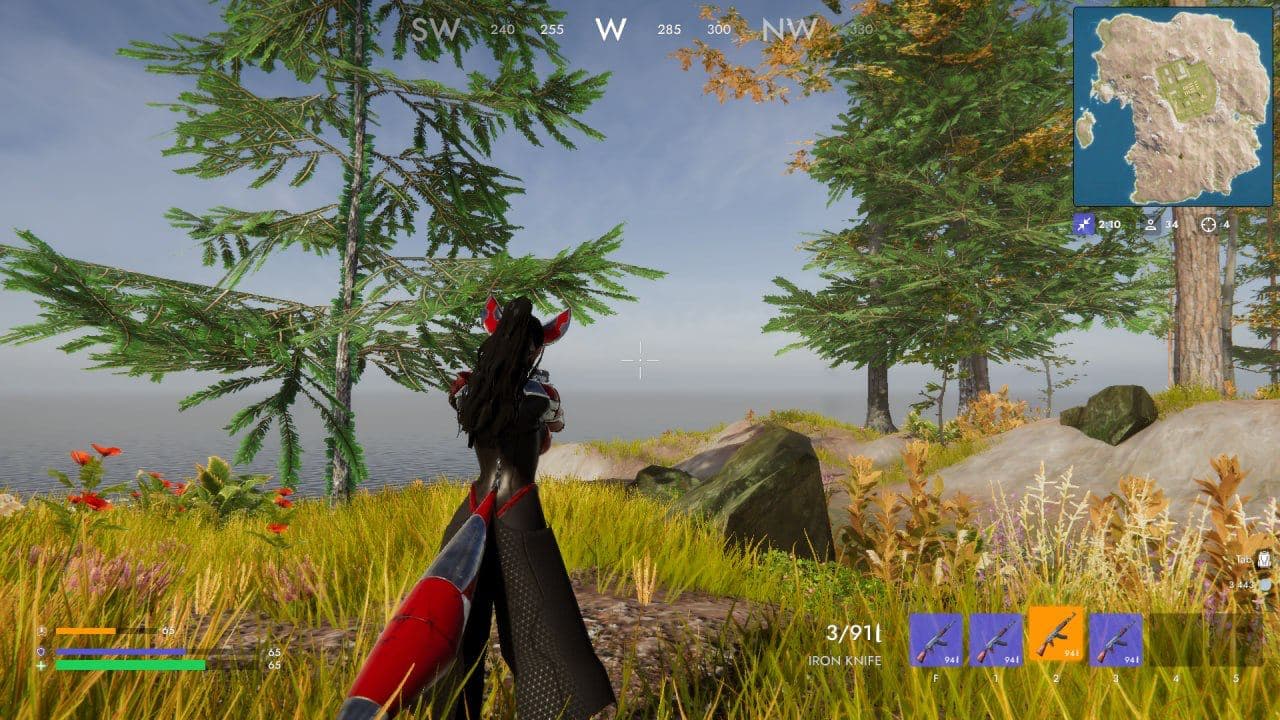Choose the rifle in hotbar slot 1
The width and height of the screenshot is (1280, 720).
tap(996, 640)
